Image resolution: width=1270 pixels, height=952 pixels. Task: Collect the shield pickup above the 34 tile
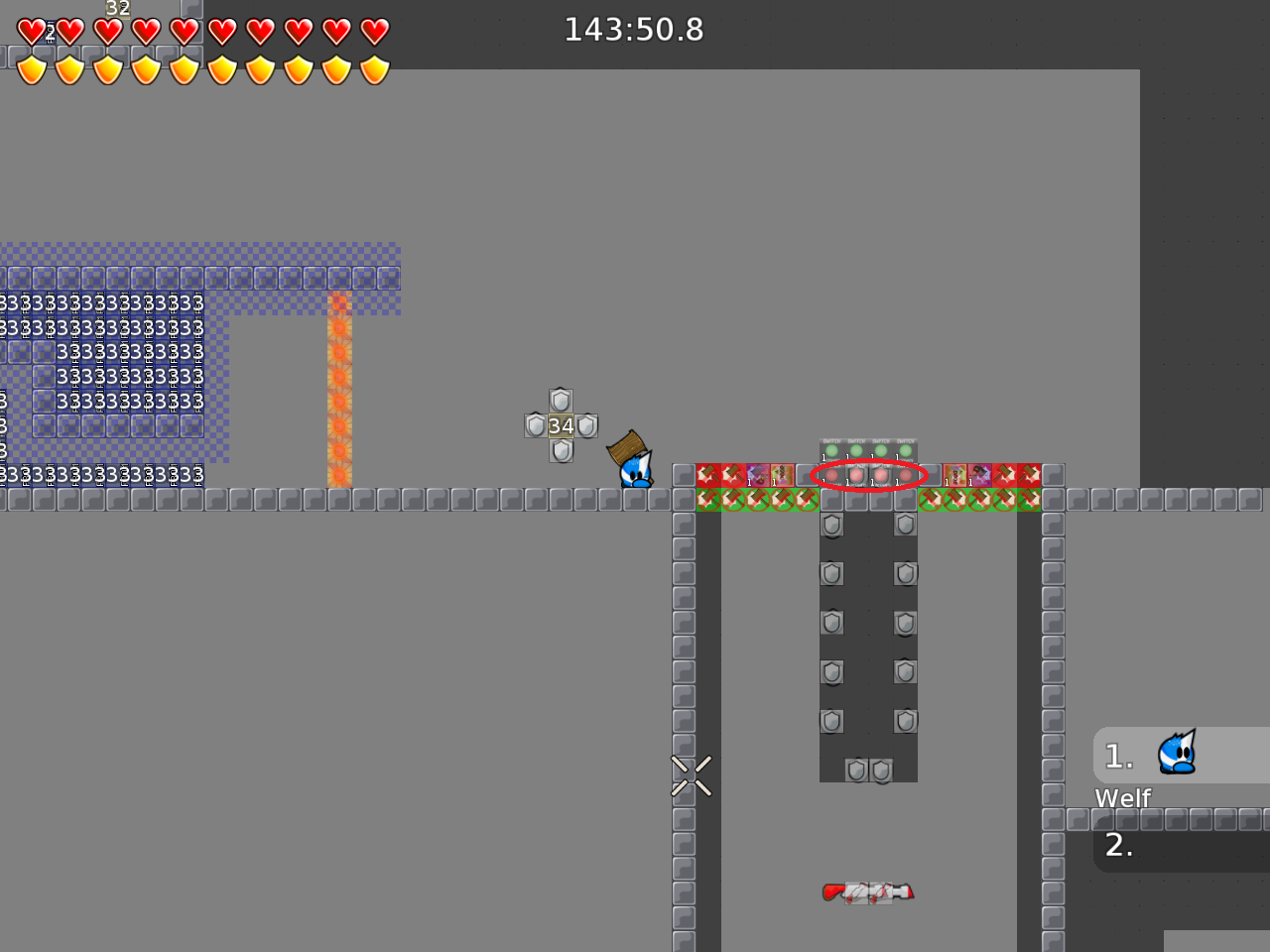pyautogui.click(x=560, y=402)
